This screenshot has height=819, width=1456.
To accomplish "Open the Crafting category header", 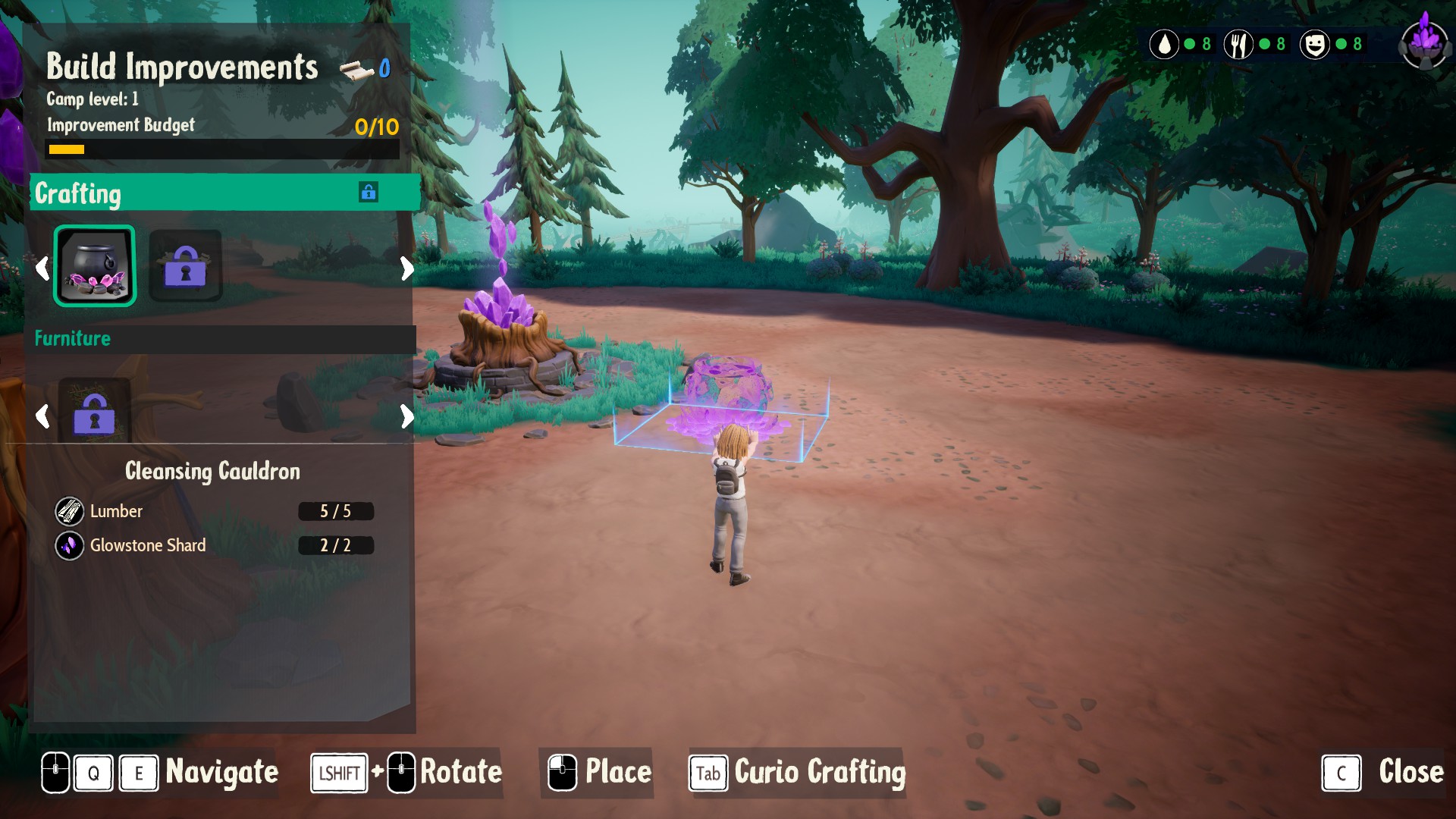I will coord(224,193).
